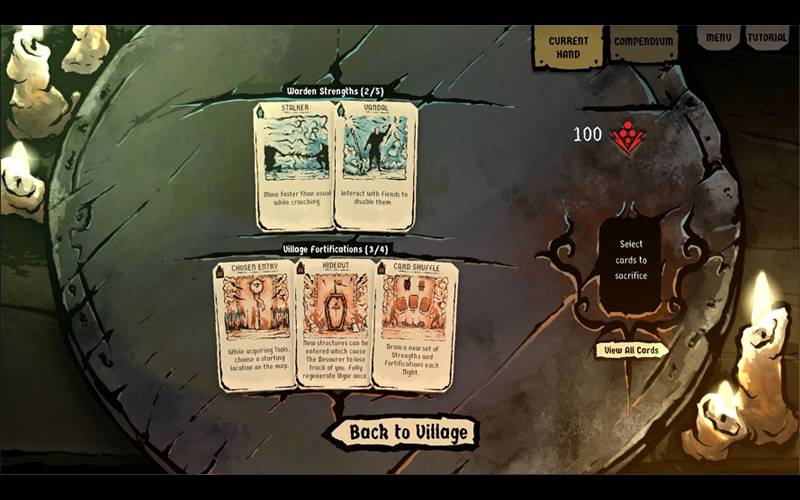This screenshot has height=500, width=800.
Task: Pick the Hideout fortification card
Action: click(335, 323)
